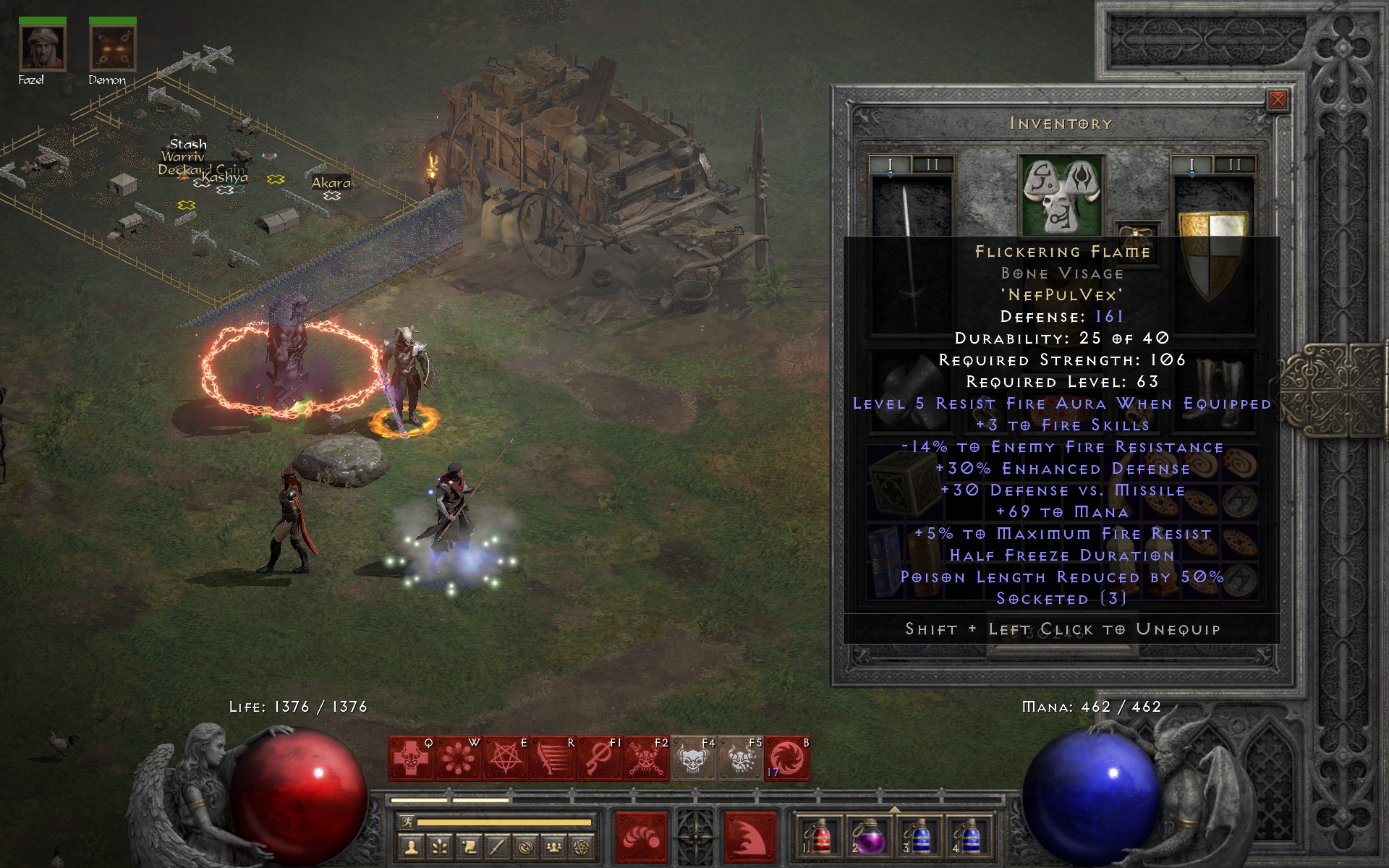Viewport: 1389px width, 868px height.
Task: Use the red swirl skill bound to B
Action: click(787, 759)
